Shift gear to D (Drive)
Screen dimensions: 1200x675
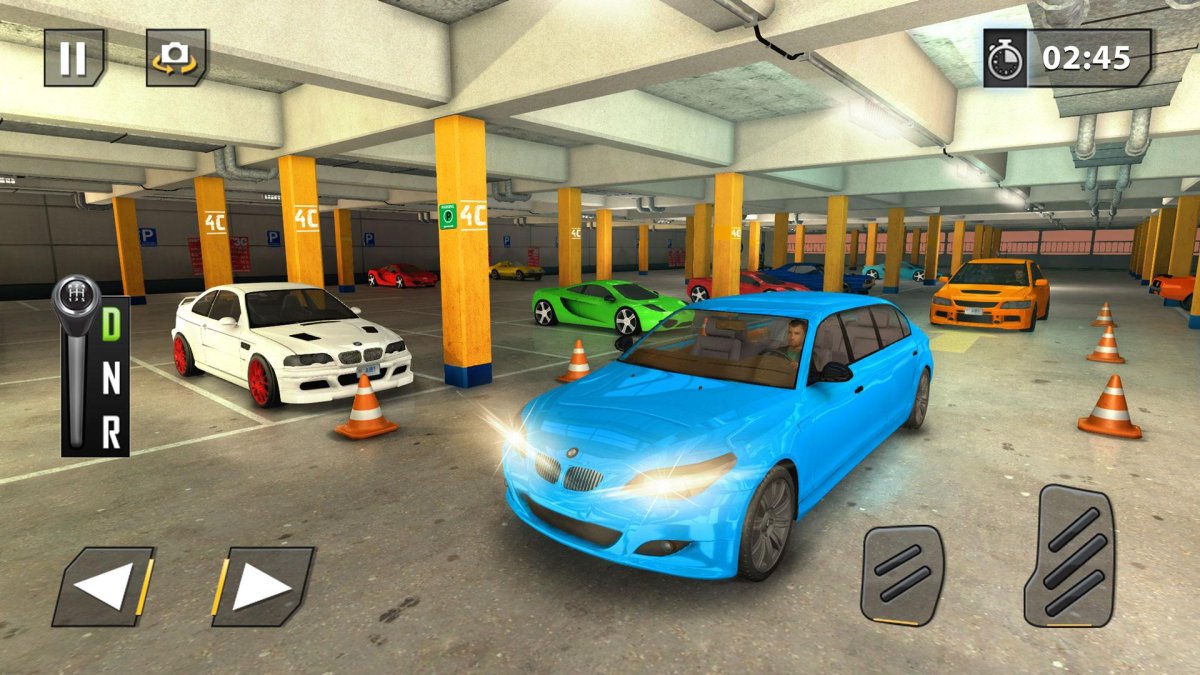(111, 325)
